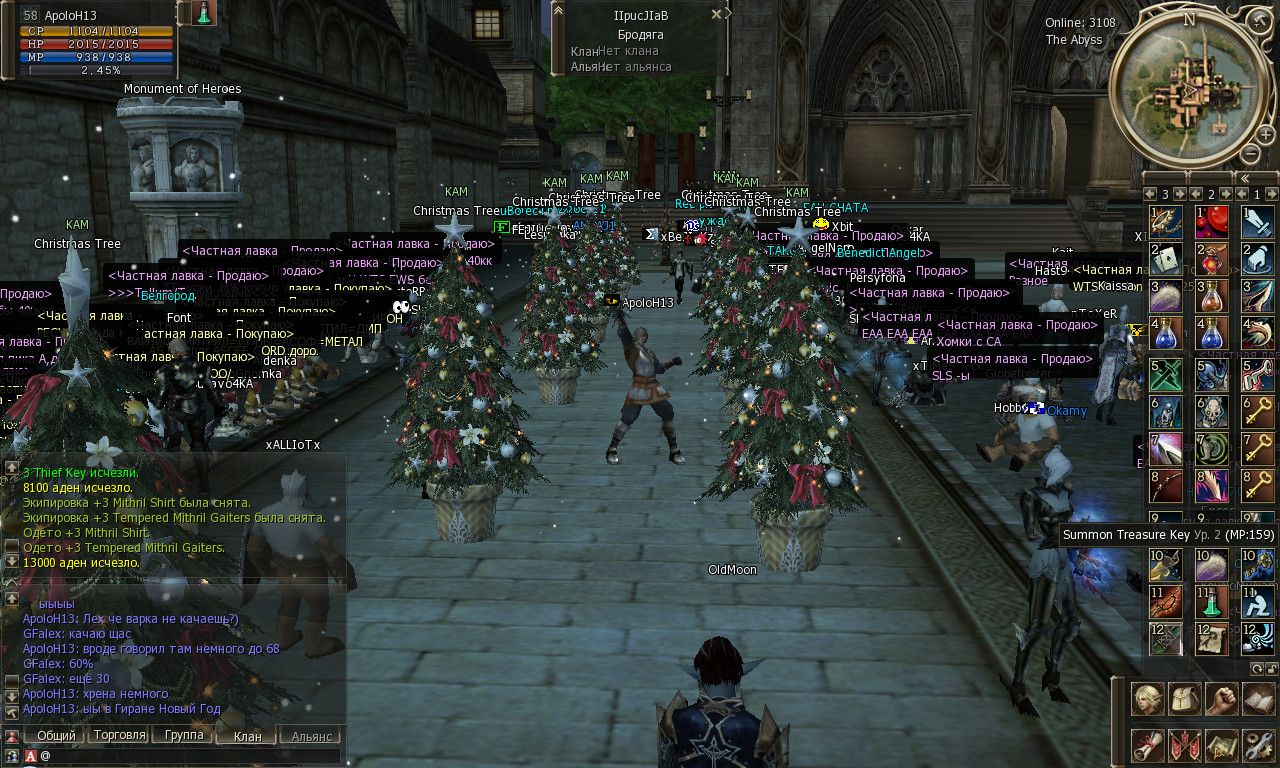Activate the crossed green swords skill
The width and height of the screenshot is (1280, 768).
(1166, 374)
